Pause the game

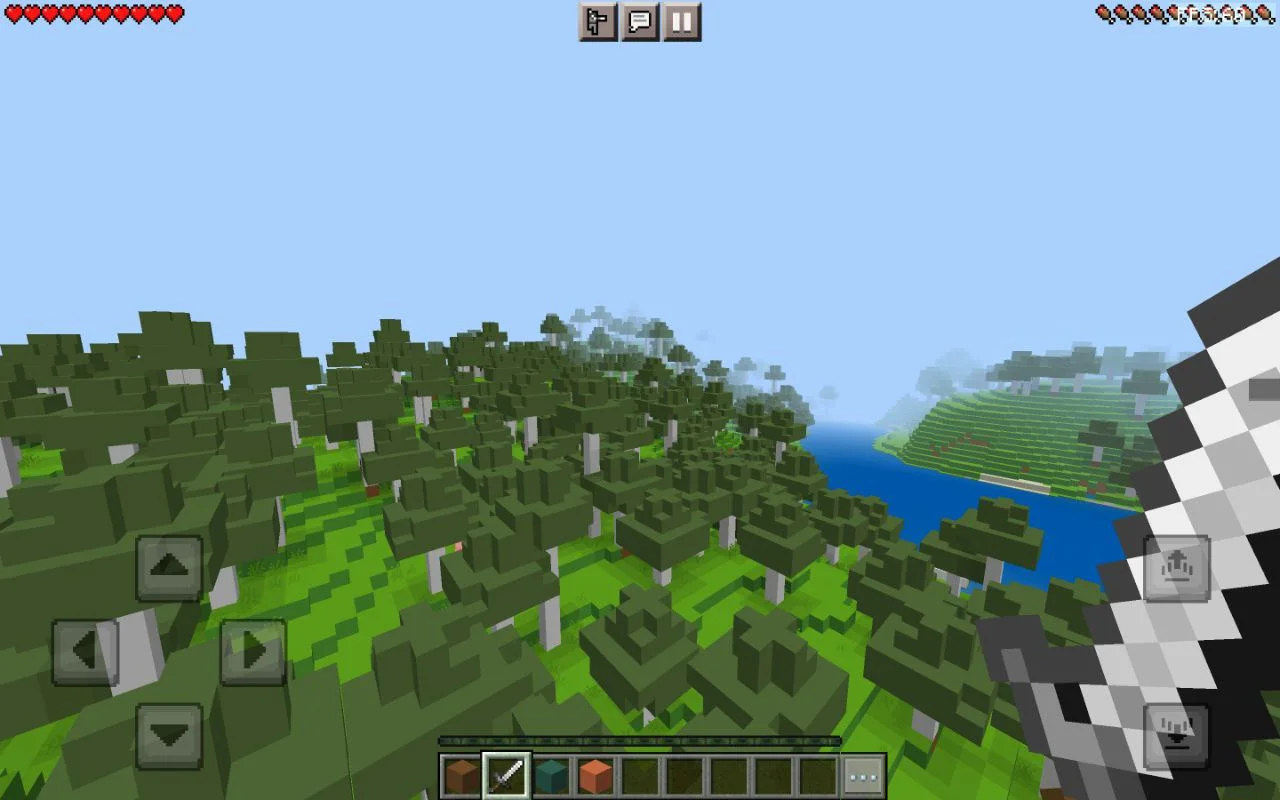click(682, 22)
